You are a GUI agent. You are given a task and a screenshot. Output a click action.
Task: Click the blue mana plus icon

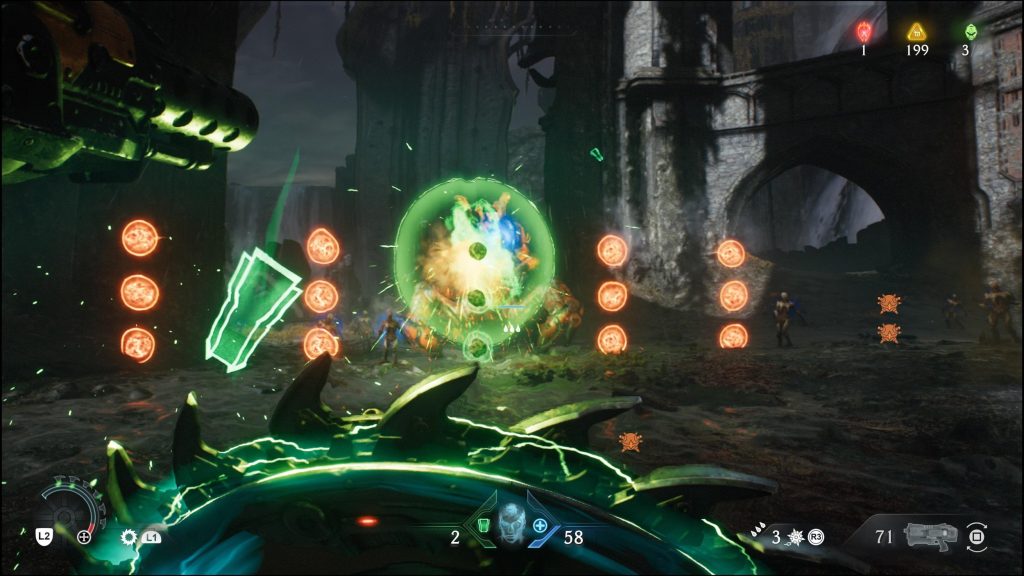(x=540, y=526)
